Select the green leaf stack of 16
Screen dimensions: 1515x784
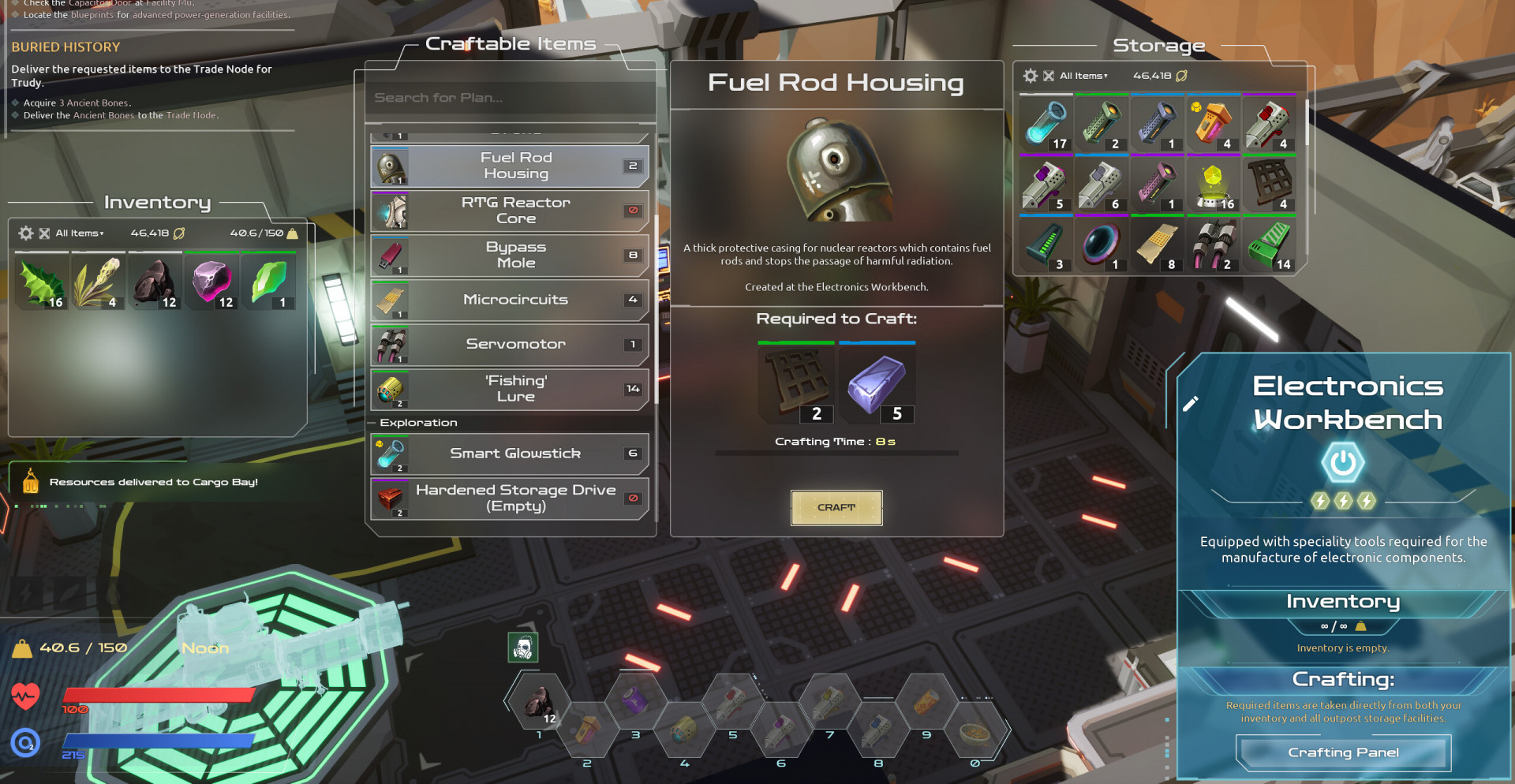coord(42,282)
